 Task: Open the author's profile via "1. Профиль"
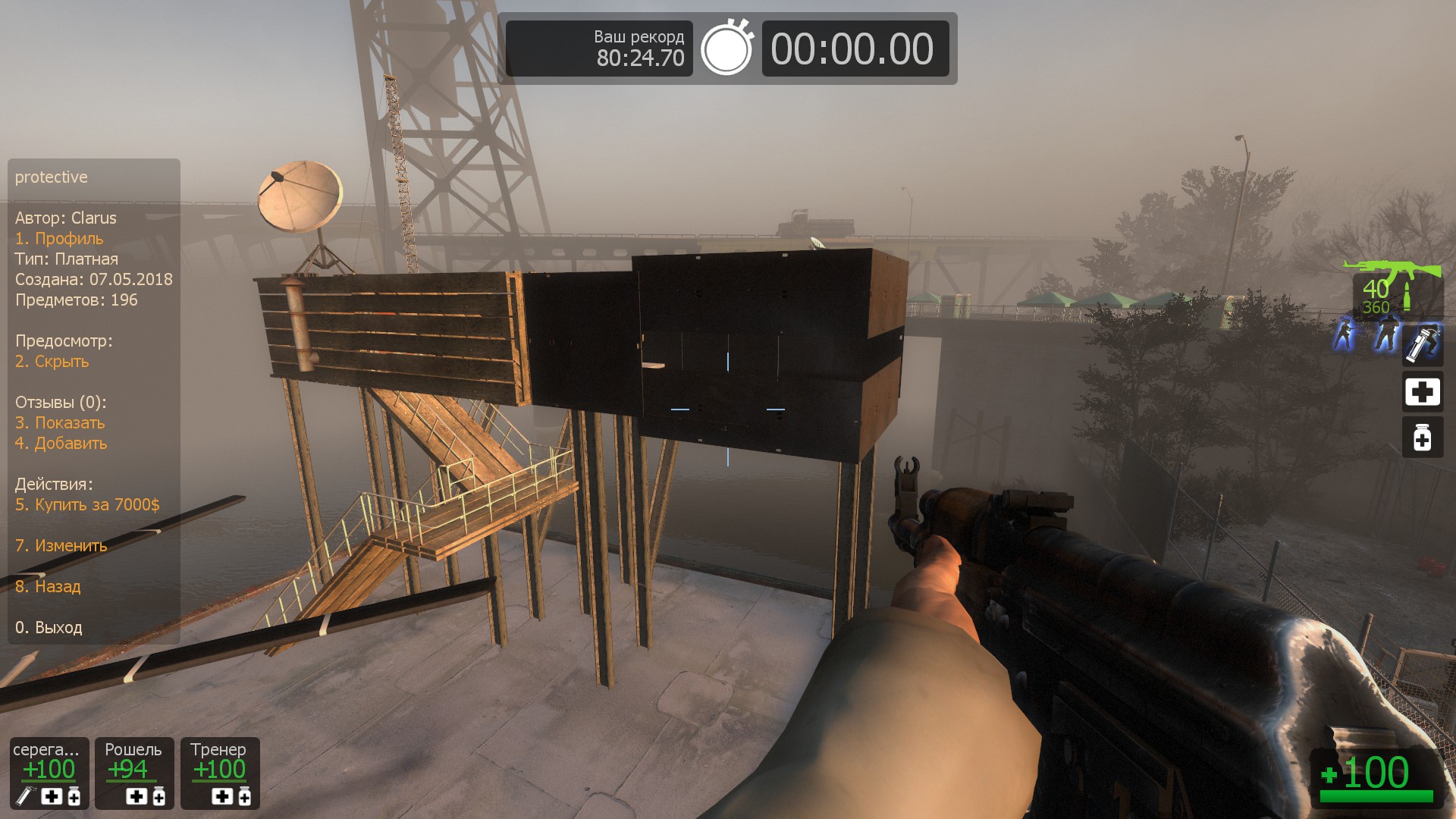[x=59, y=239]
